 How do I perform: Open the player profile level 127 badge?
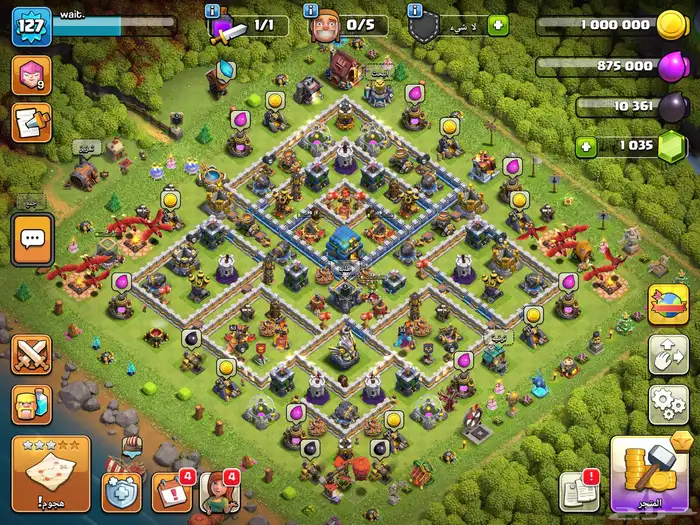pyautogui.click(x=31, y=26)
